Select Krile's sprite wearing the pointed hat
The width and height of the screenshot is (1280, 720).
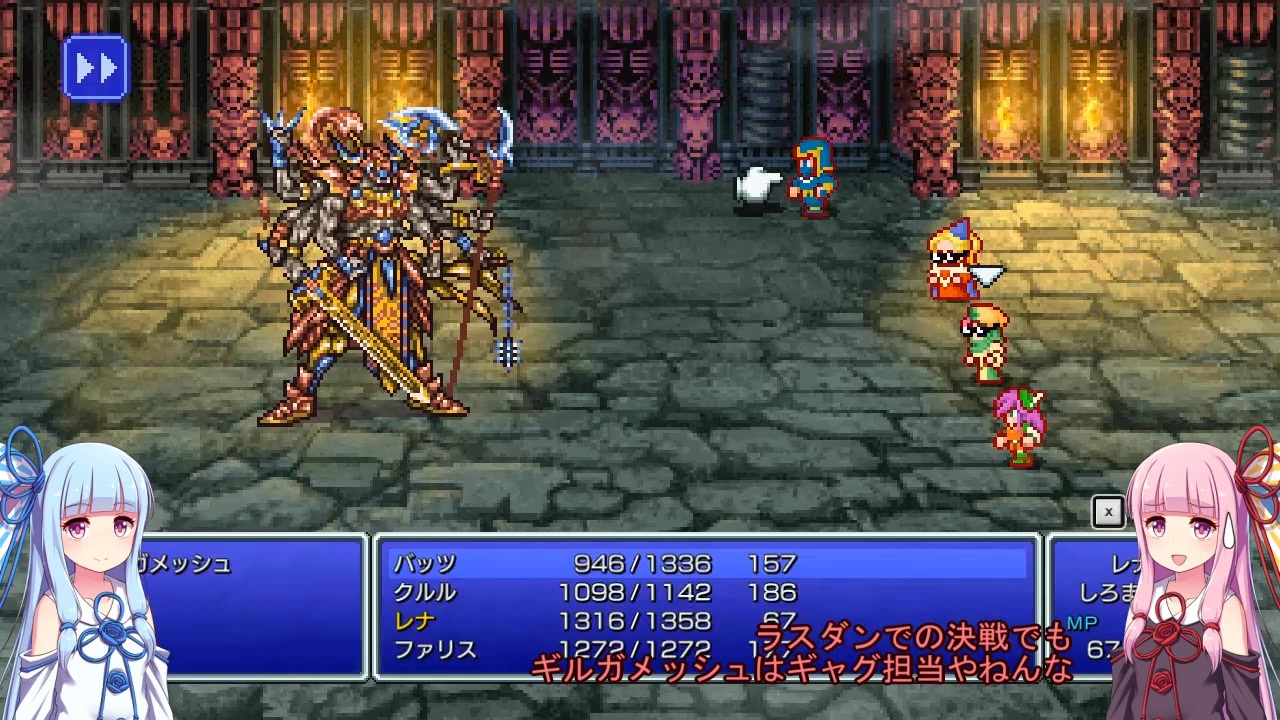(952, 265)
